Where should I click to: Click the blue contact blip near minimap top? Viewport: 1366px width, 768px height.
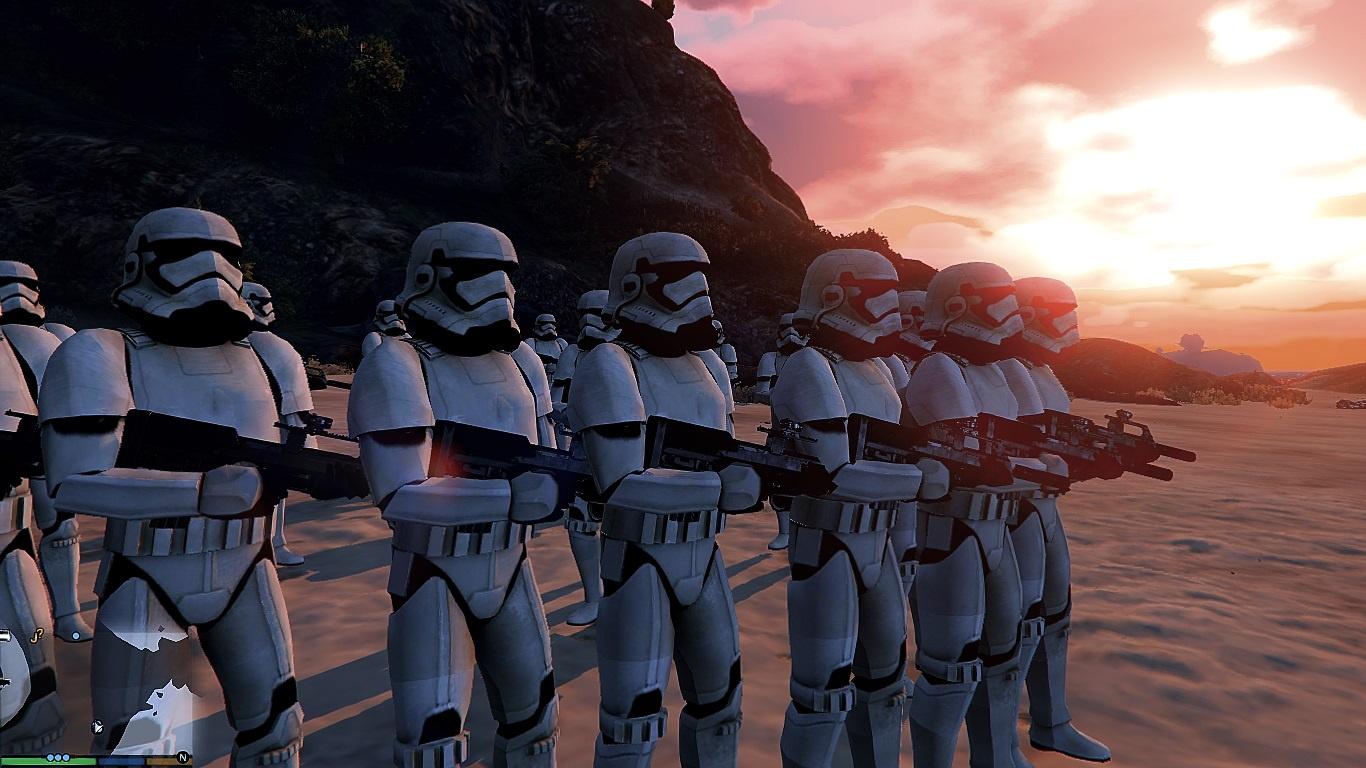click(x=76, y=636)
